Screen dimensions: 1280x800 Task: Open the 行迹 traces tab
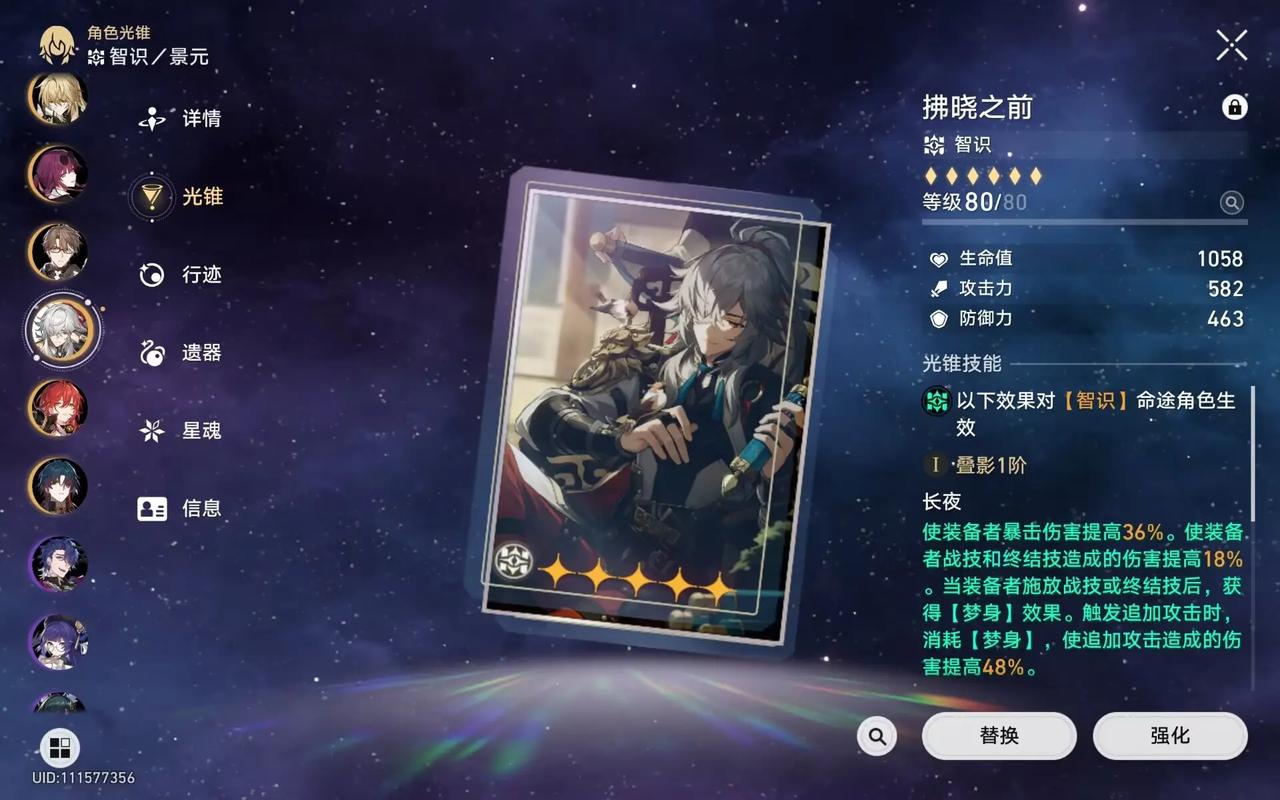[x=181, y=275]
